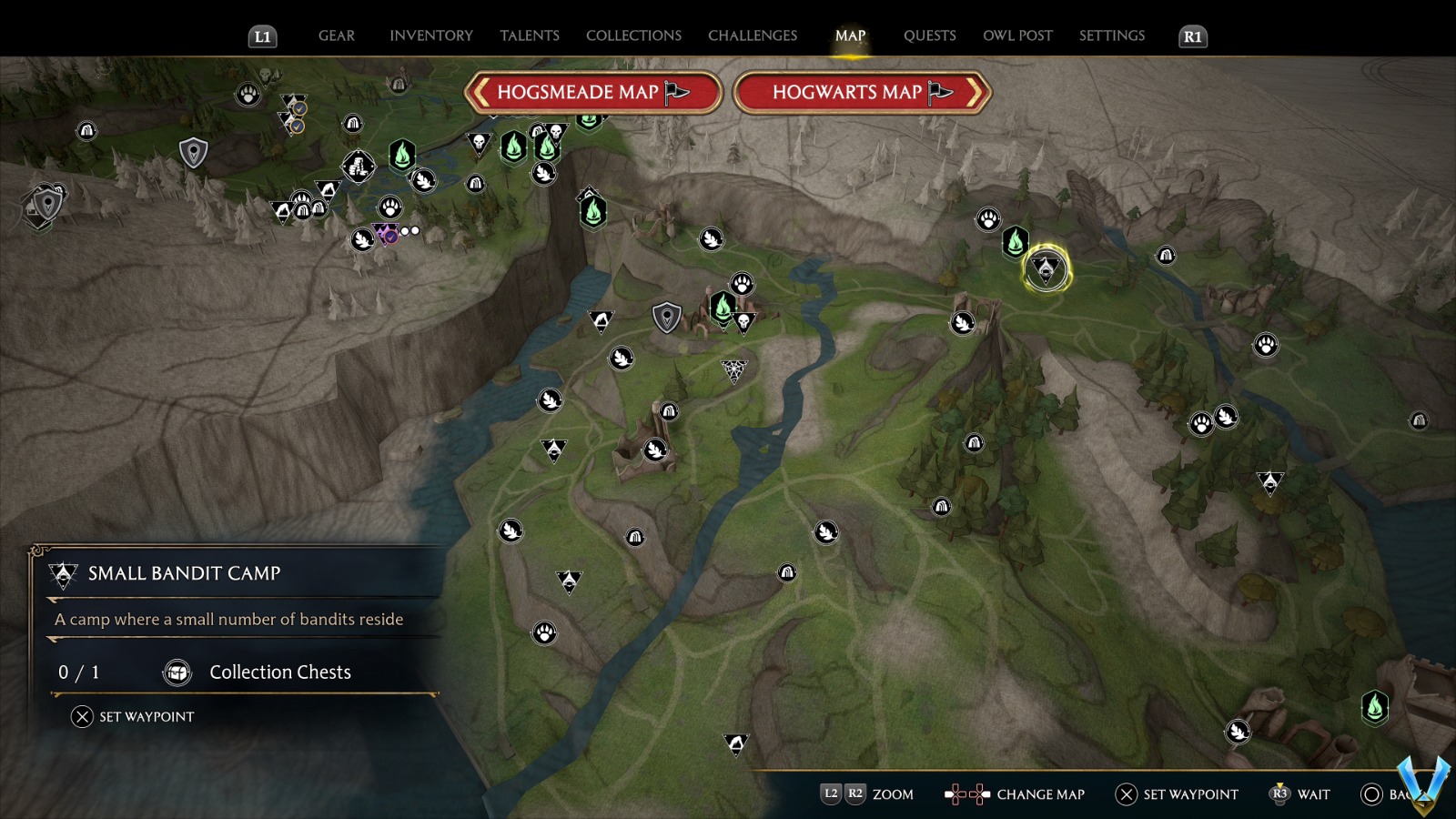This screenshot has height=819, width=1456.
Task: Click the purple glowing marker near Hogsmeade
Action: click(x=386, y=233)
